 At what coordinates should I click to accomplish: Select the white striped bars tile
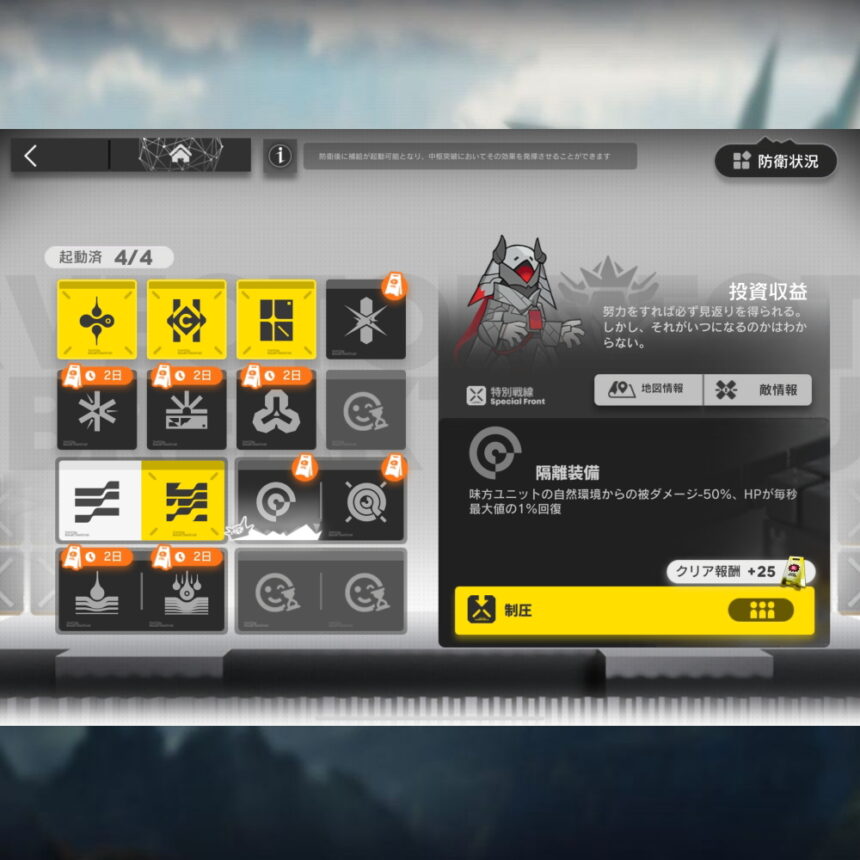(98, 500)
